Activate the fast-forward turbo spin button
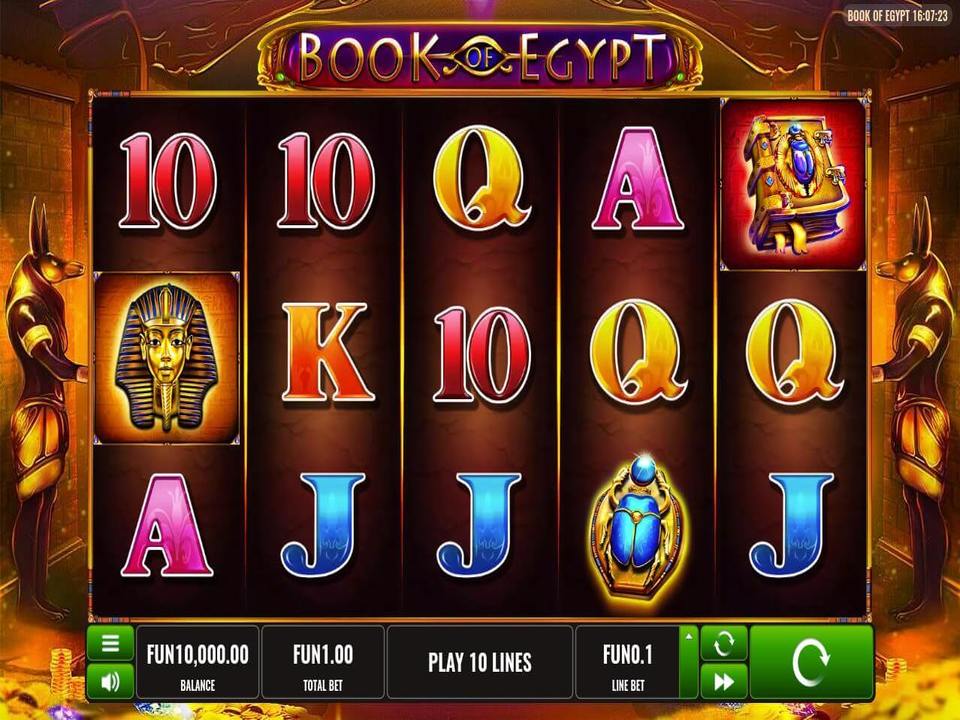This screenshot has height=720, width=960. 723,682
